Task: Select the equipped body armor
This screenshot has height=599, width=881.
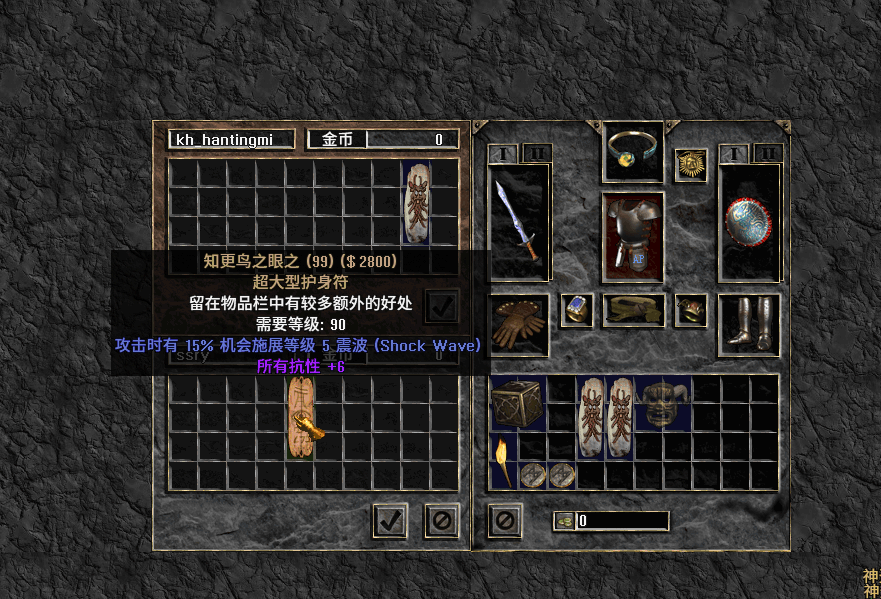Action: 633,236
